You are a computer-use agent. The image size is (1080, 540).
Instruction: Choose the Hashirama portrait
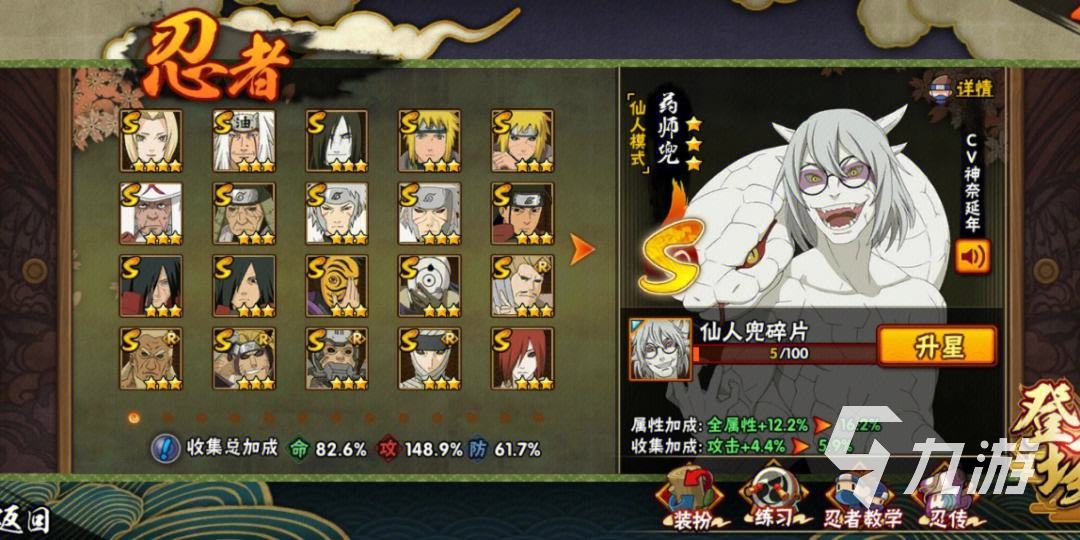pos(522,213)
